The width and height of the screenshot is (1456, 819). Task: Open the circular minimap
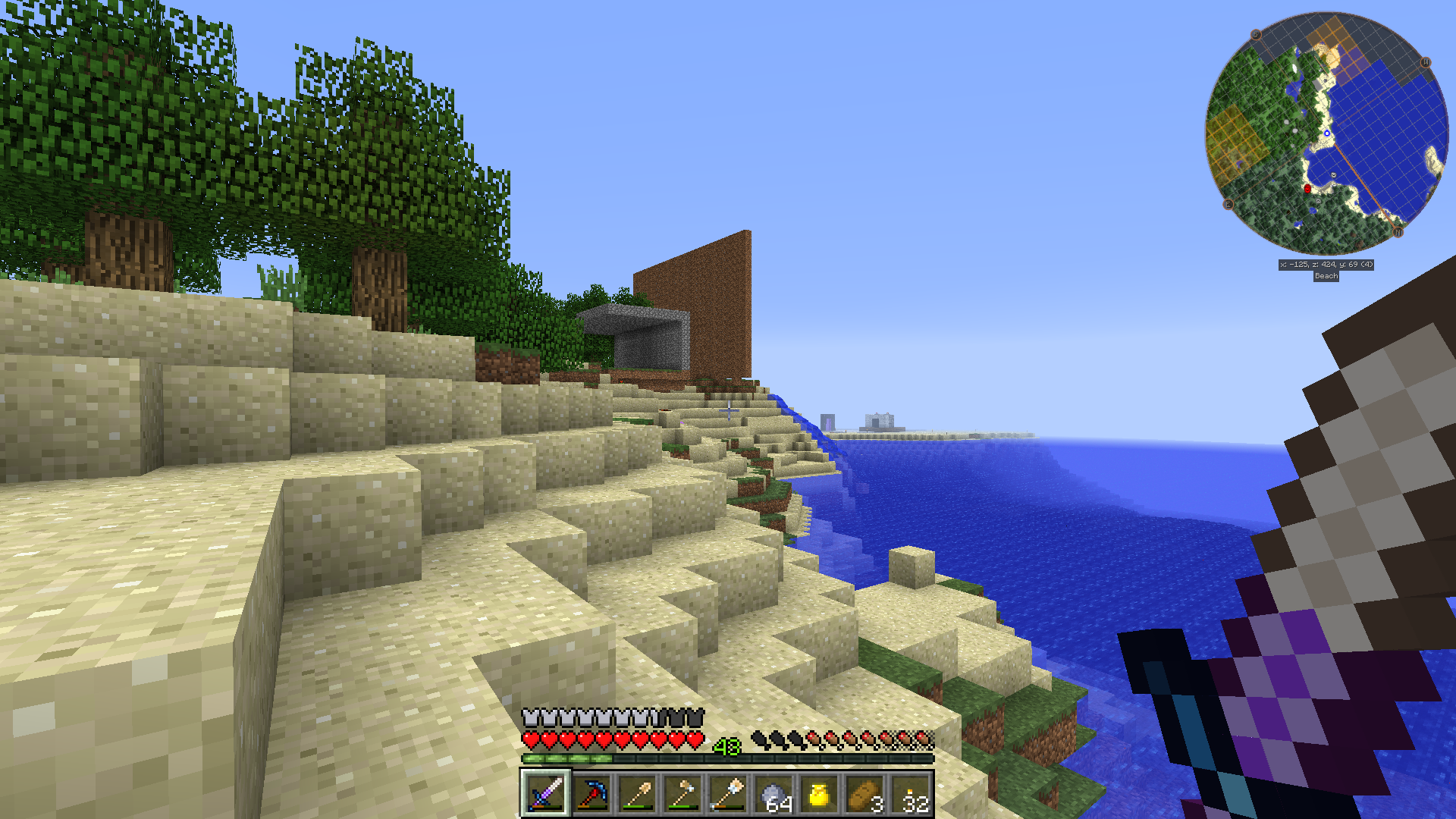[x=1326, y=133]
